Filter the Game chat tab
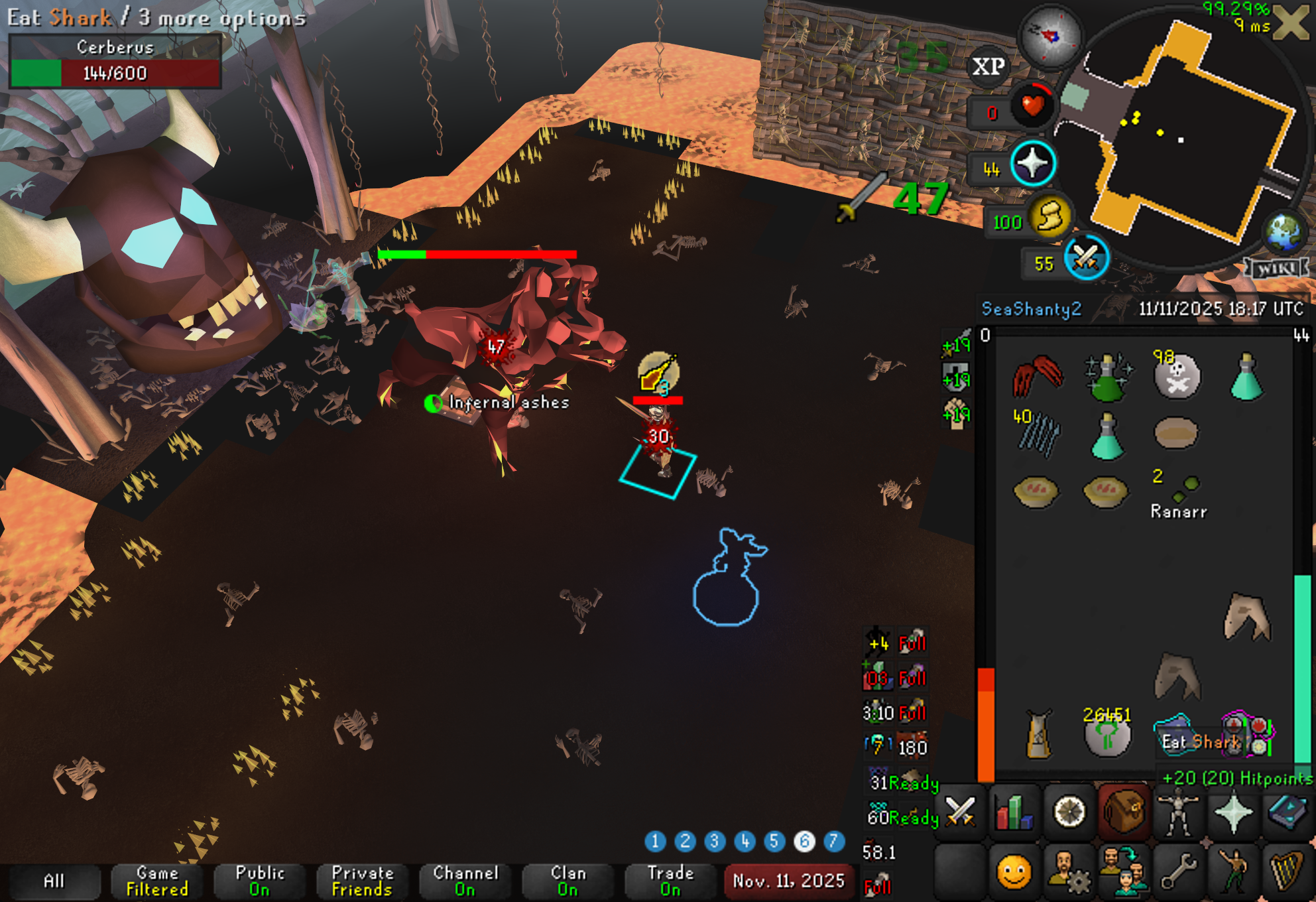 point(157,881)
